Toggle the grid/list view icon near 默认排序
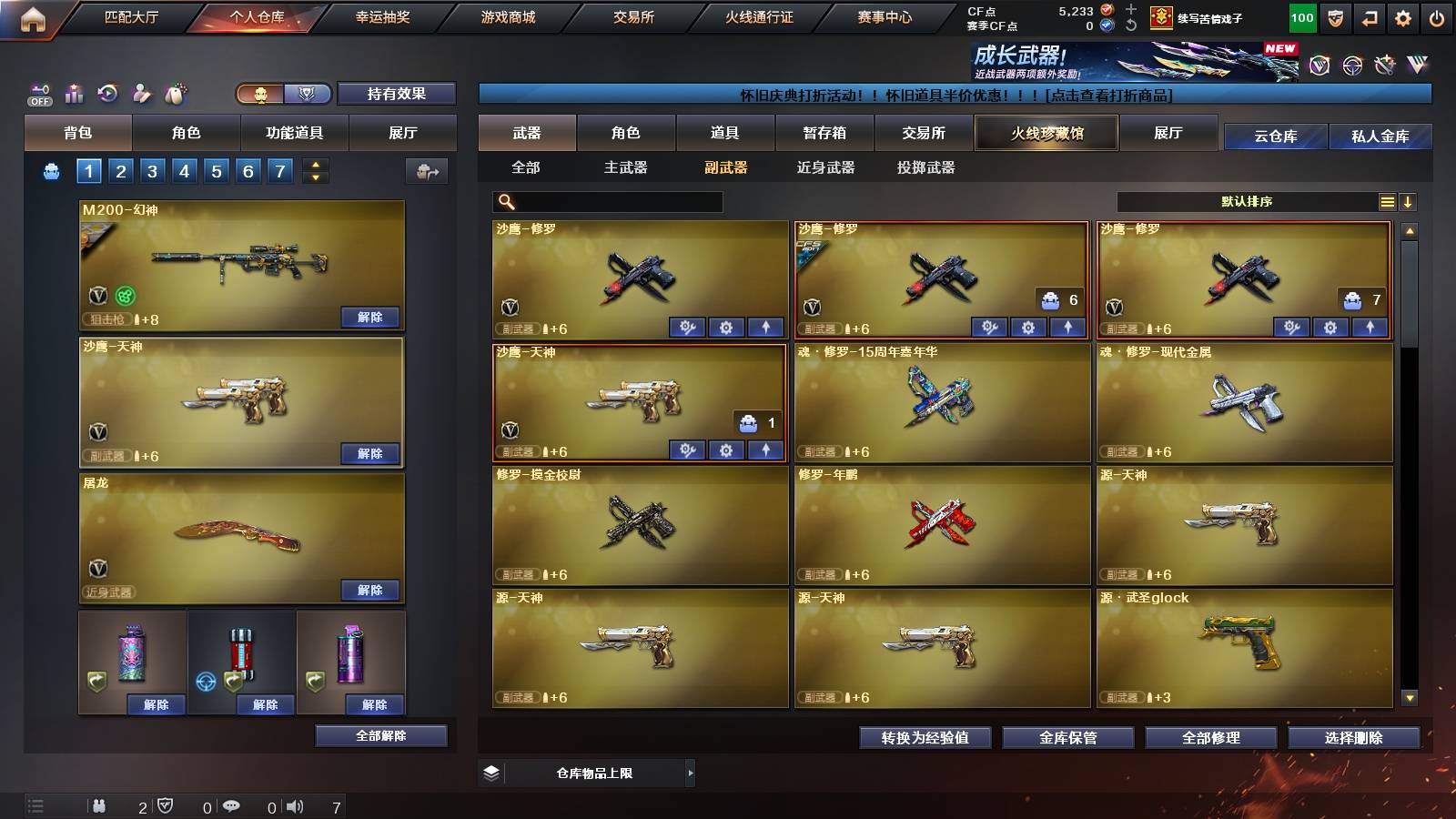The image size is (1456, 819). coord(1387,201)
